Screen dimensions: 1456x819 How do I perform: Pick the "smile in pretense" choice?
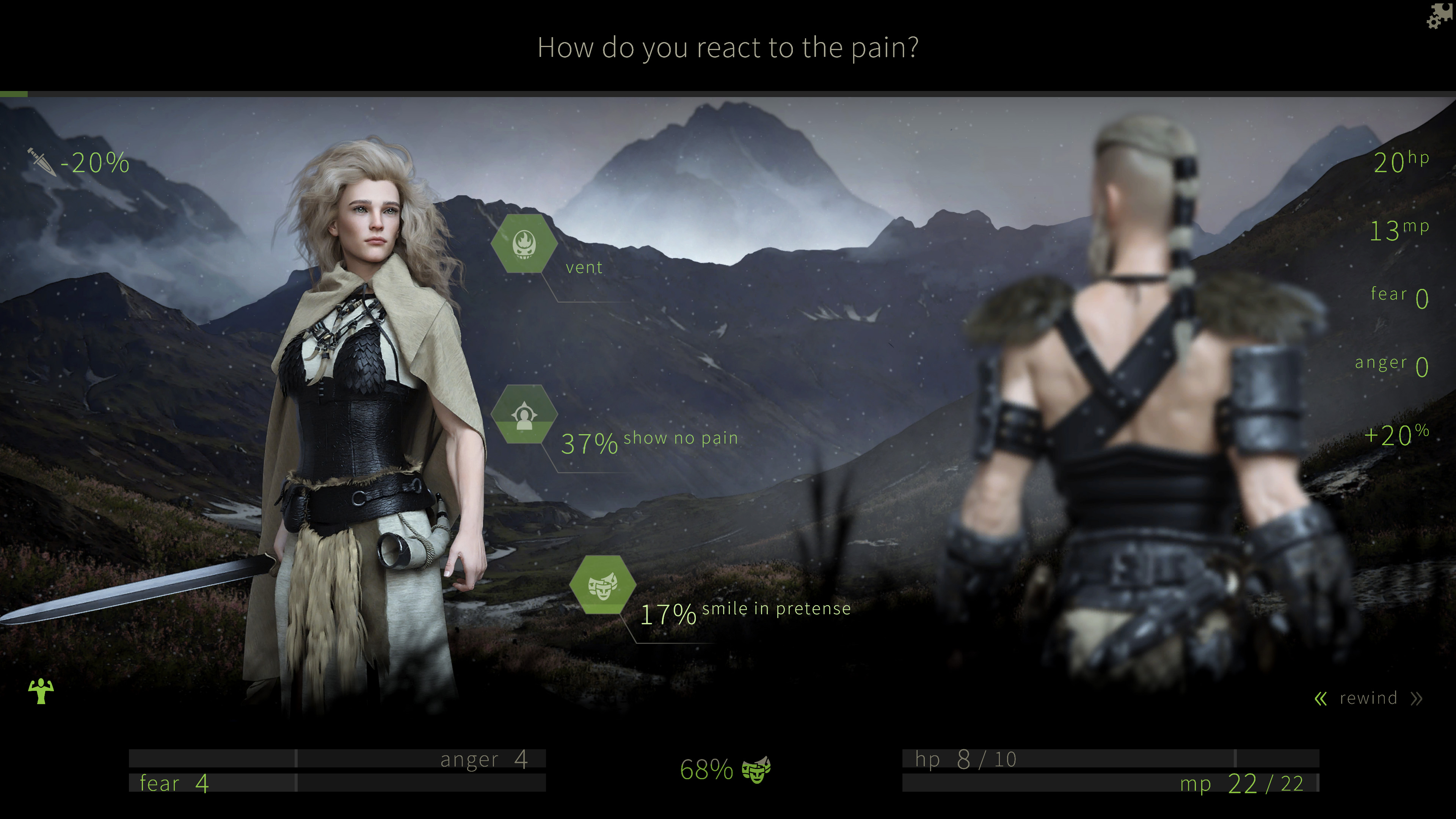point(602,584)
